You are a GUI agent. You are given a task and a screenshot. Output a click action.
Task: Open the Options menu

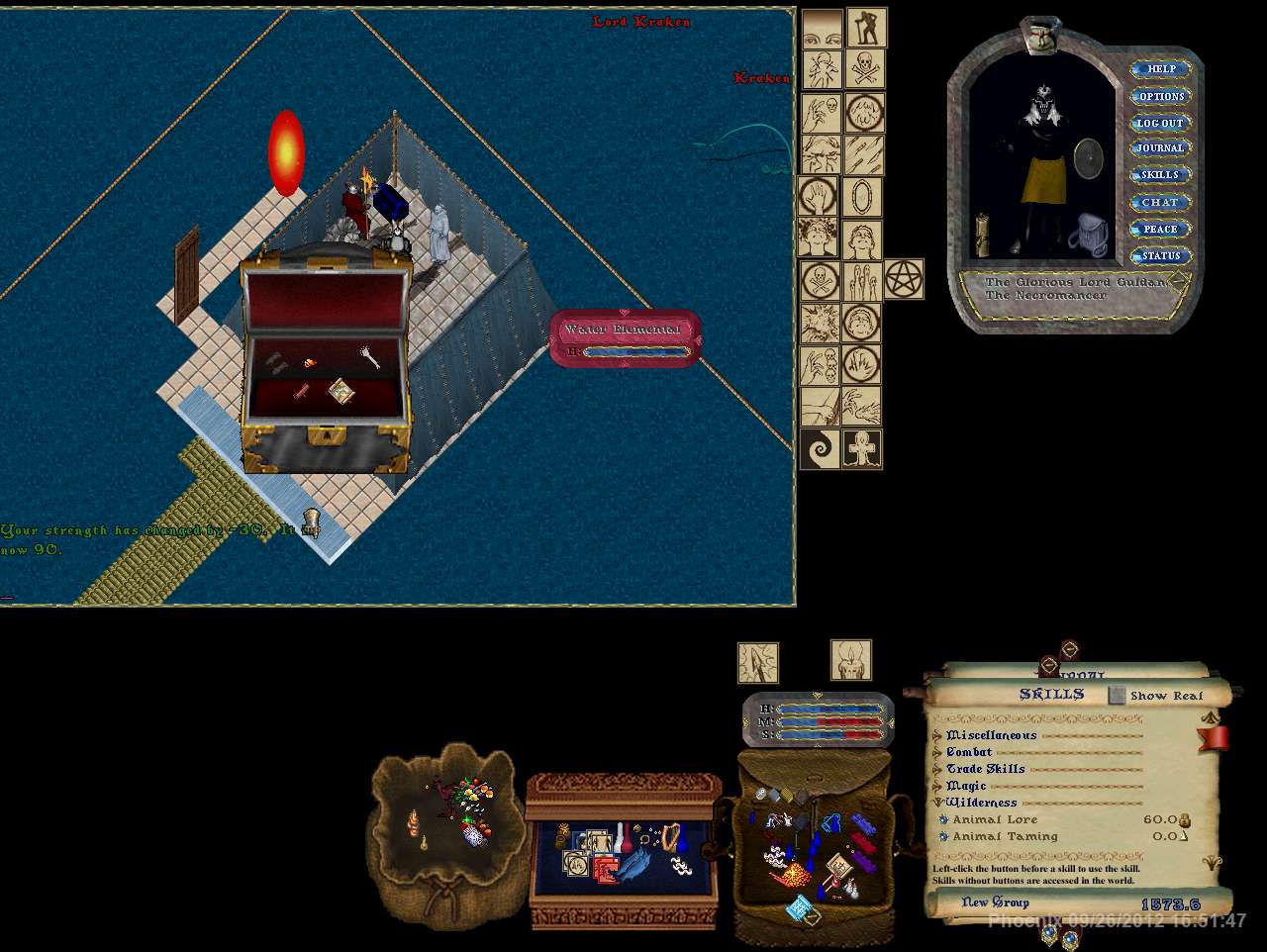pyautogui.click(x=1160, y=96)
